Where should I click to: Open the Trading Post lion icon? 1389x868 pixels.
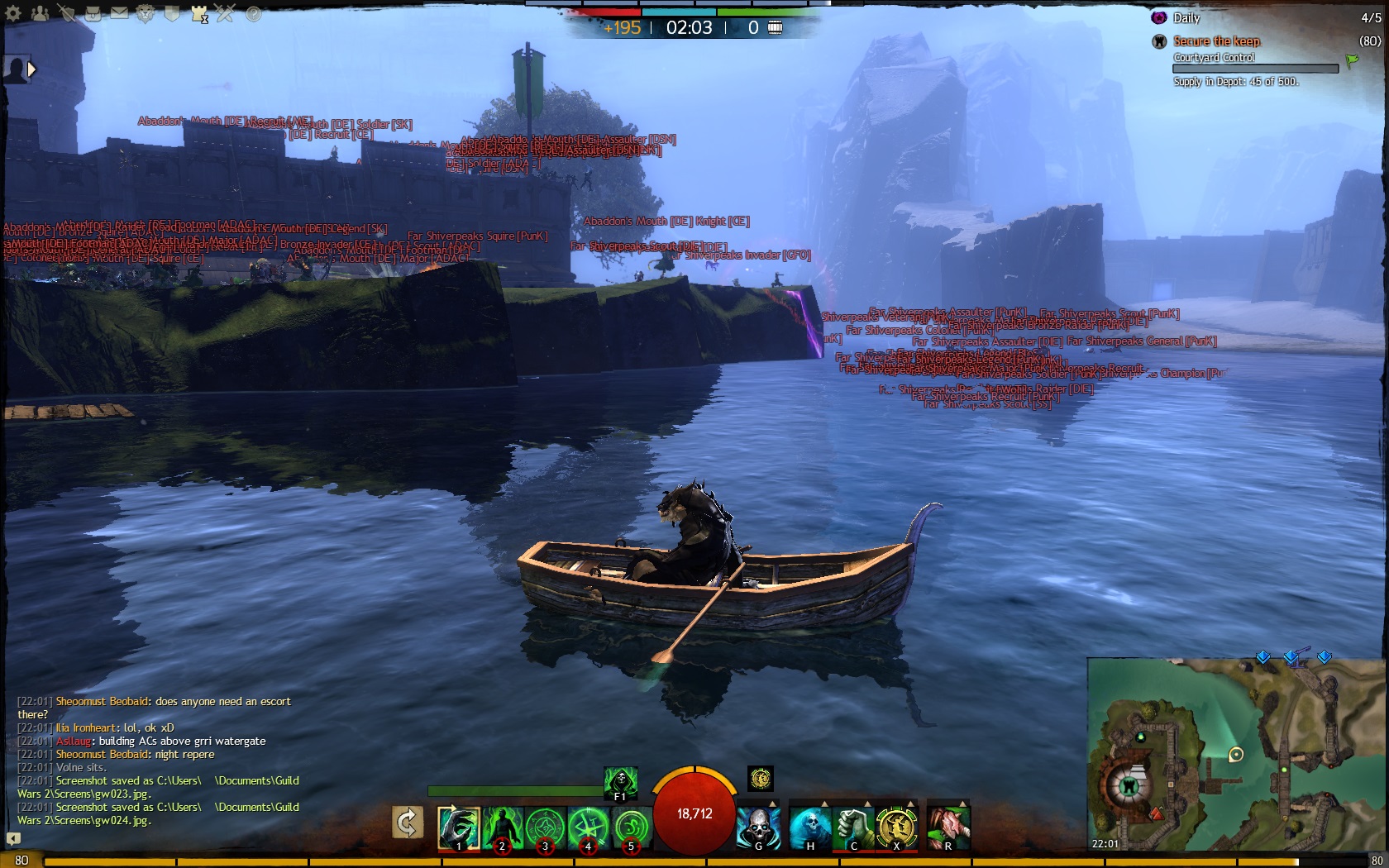pos(146,13)
